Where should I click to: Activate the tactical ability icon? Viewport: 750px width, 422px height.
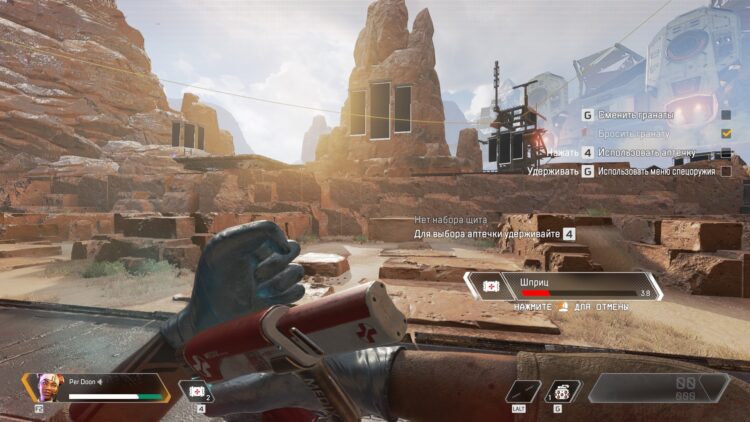click(x=523, y=391)
